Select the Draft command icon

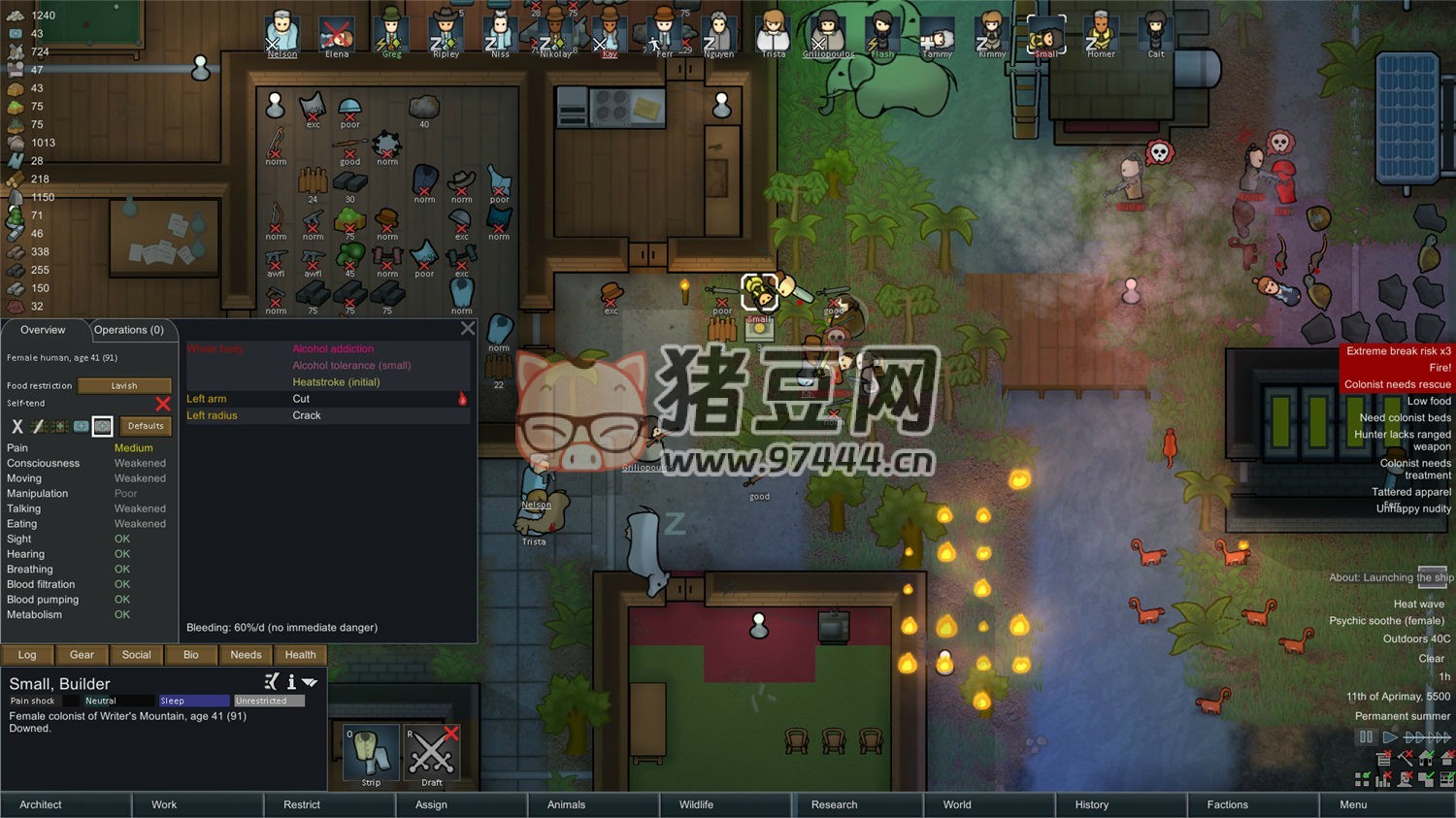[432, 752]
